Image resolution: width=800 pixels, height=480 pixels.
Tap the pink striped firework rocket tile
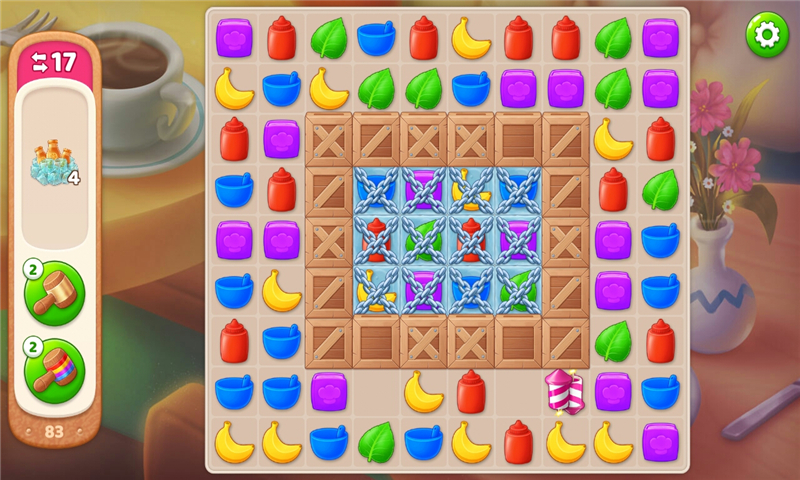pyautogui.click(x=564, y=391)
